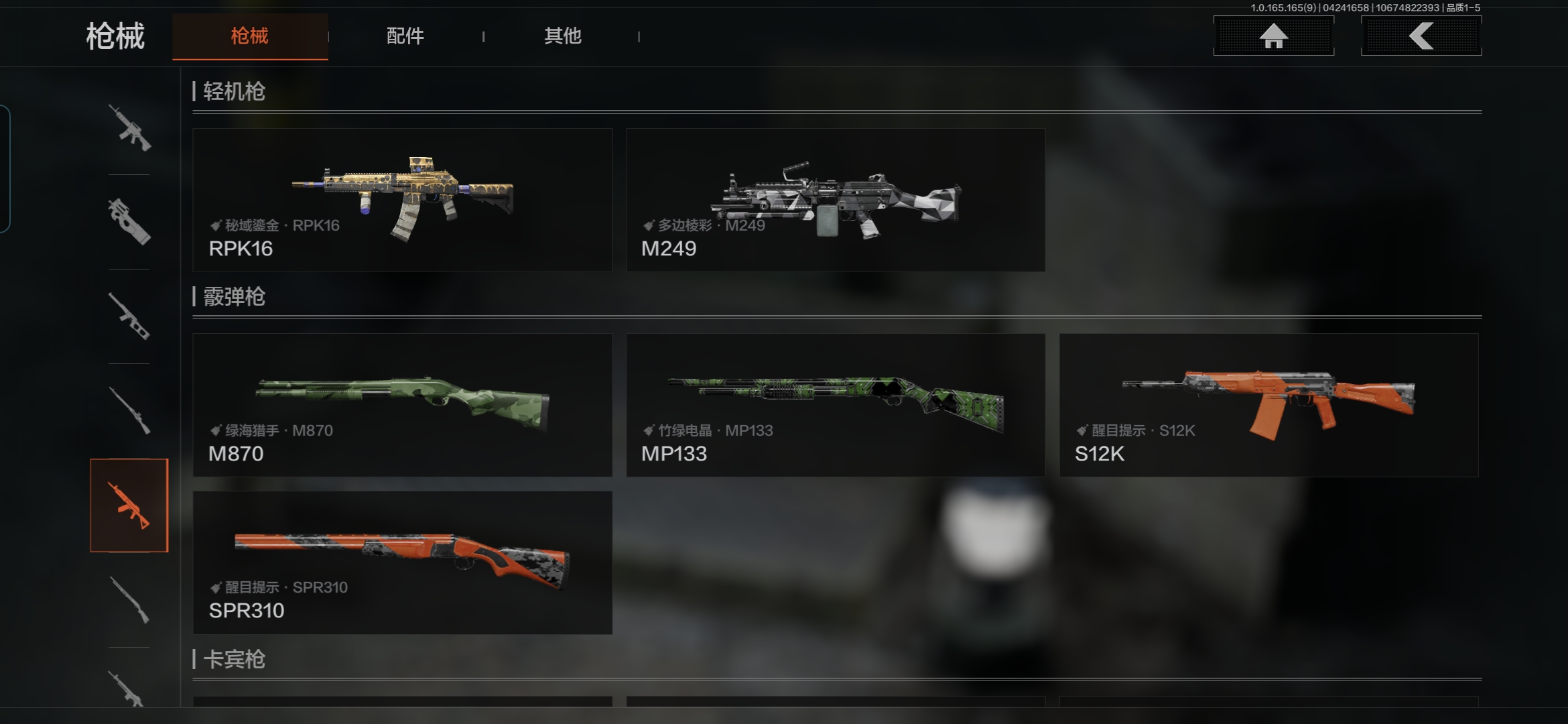This screenshot has width=1568, height=724.
Task: Open the 配件 tab
Action: [405, 36]
